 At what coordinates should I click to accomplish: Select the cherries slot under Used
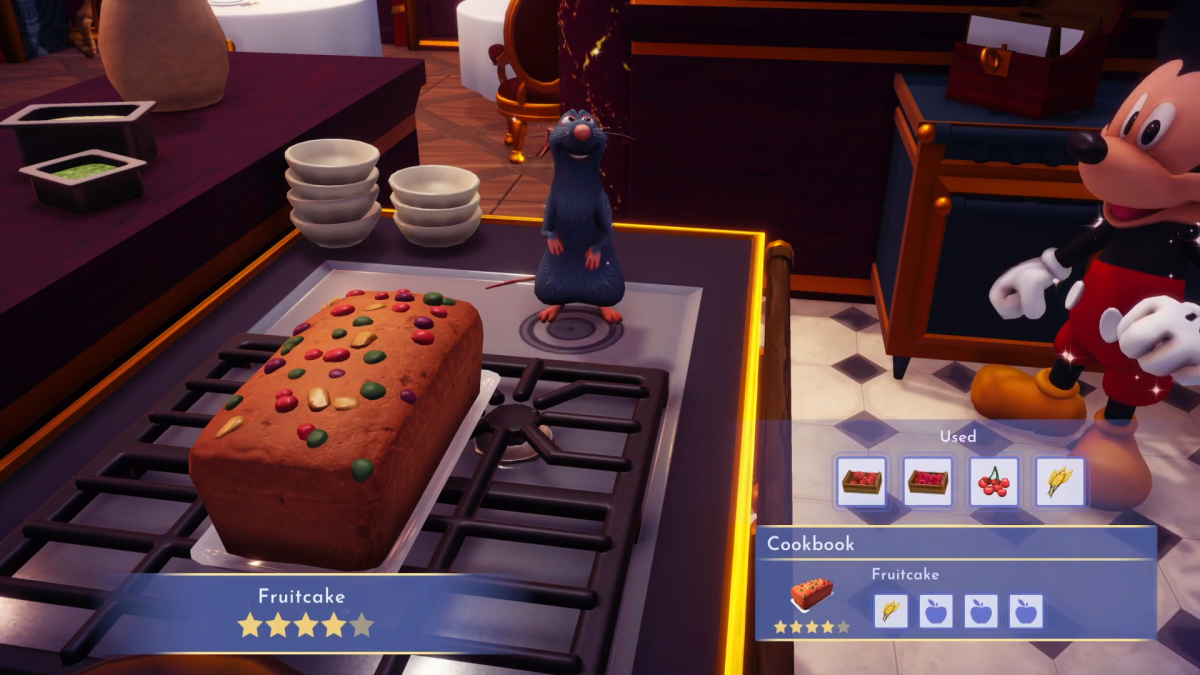[993, 482]
